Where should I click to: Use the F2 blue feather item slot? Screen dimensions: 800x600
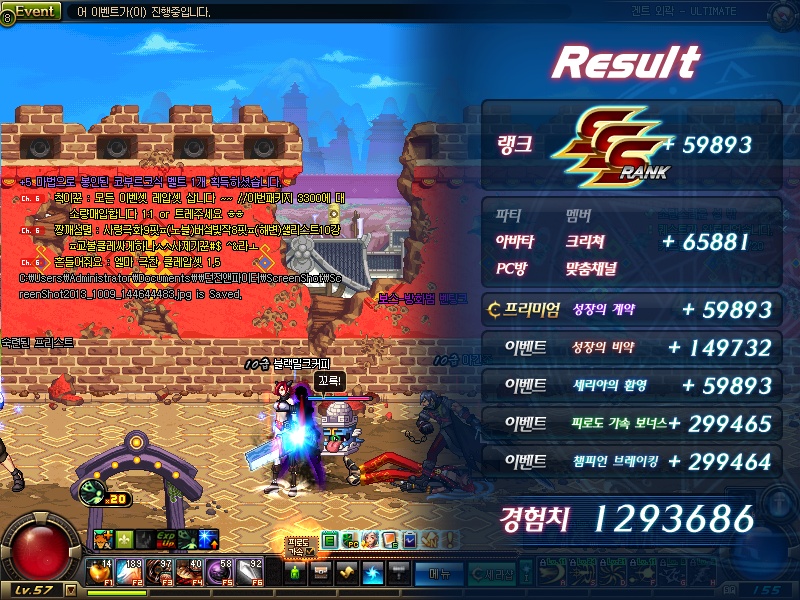coord(132,572)
